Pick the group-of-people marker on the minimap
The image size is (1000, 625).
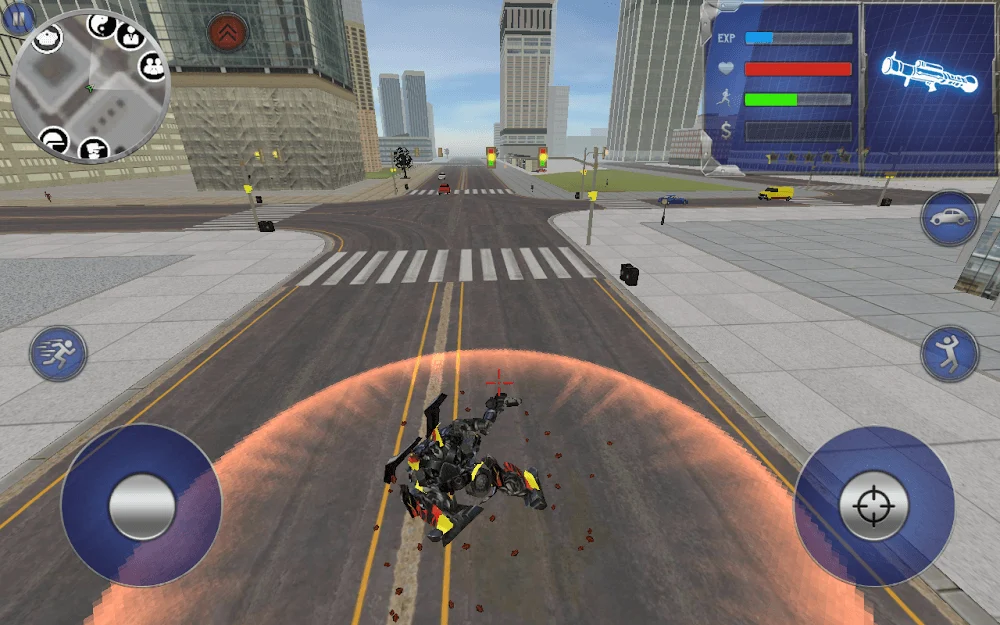tap(152, 67)
